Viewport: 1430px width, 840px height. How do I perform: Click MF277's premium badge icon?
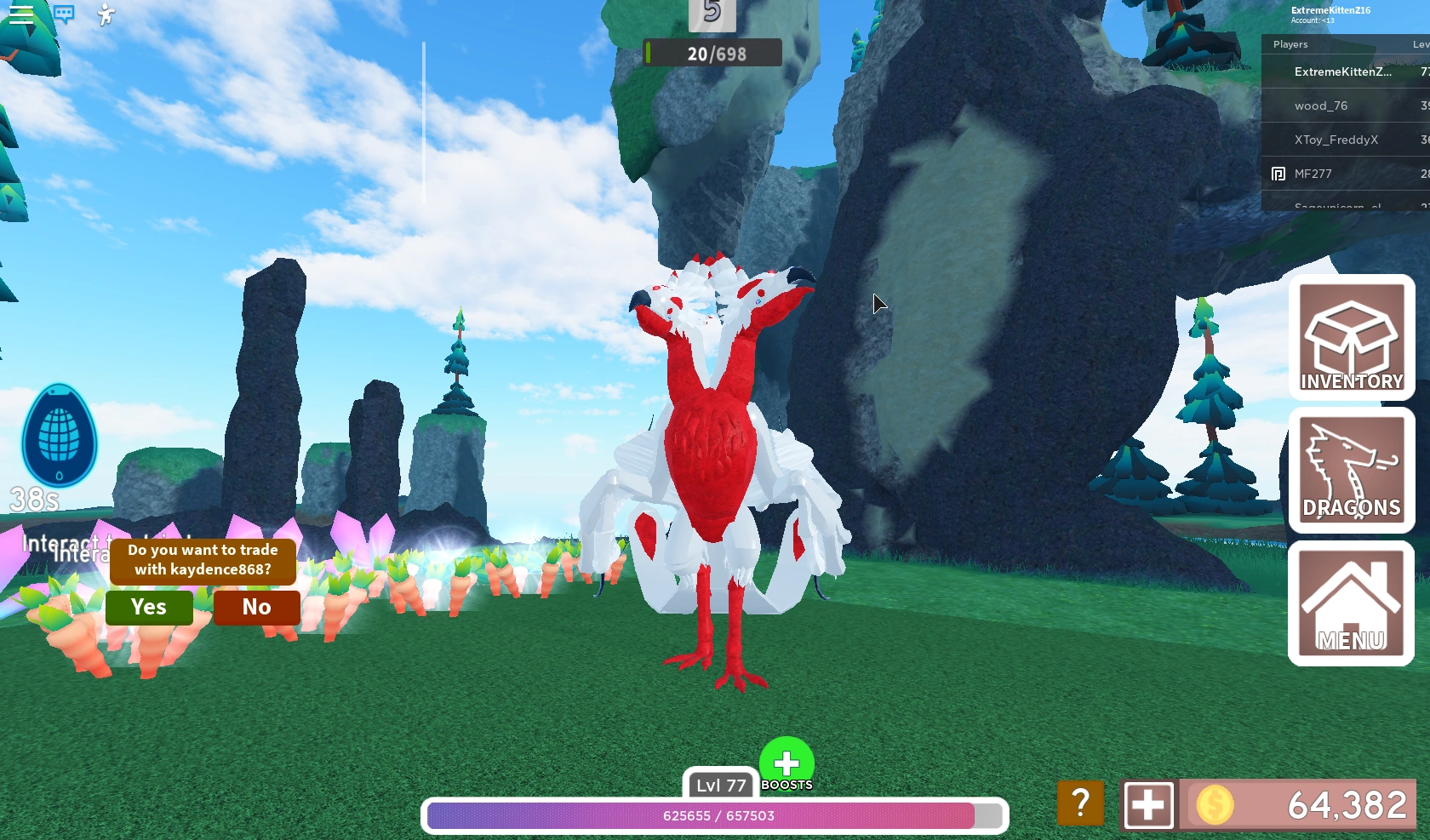pyautogui.click(x=1278, y=173)
